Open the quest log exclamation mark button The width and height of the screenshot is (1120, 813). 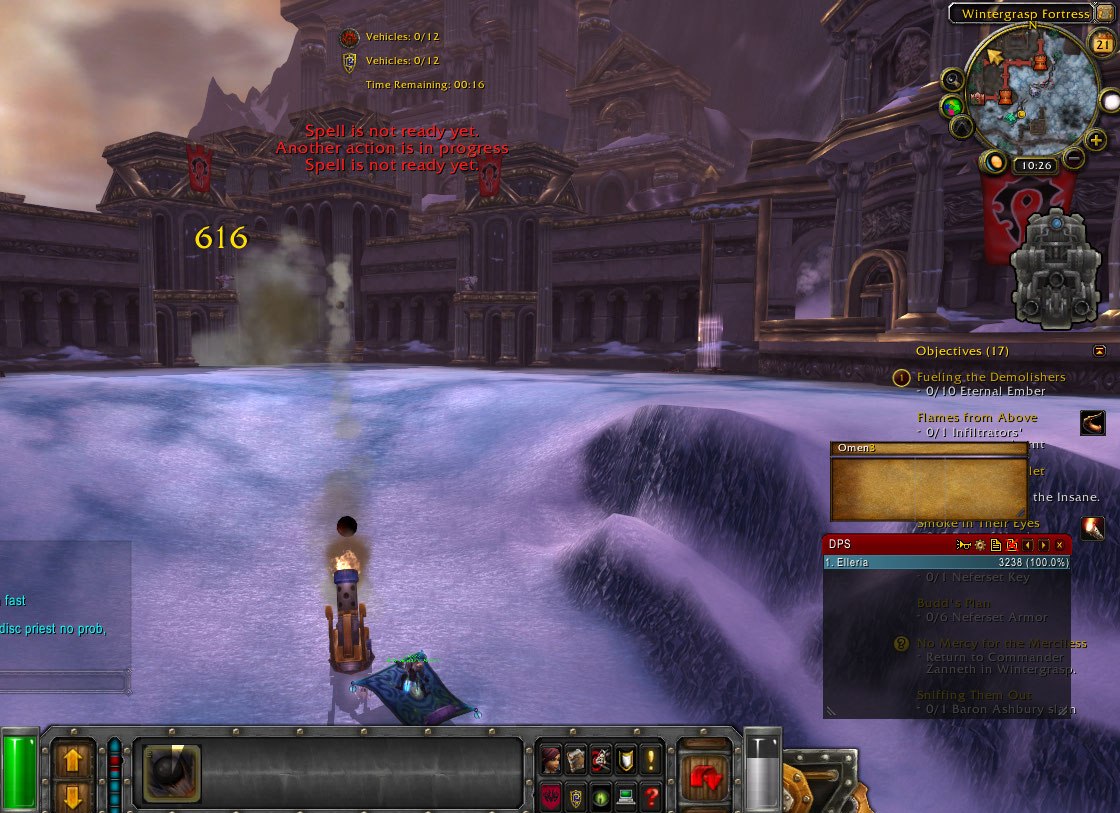(651, 760)
